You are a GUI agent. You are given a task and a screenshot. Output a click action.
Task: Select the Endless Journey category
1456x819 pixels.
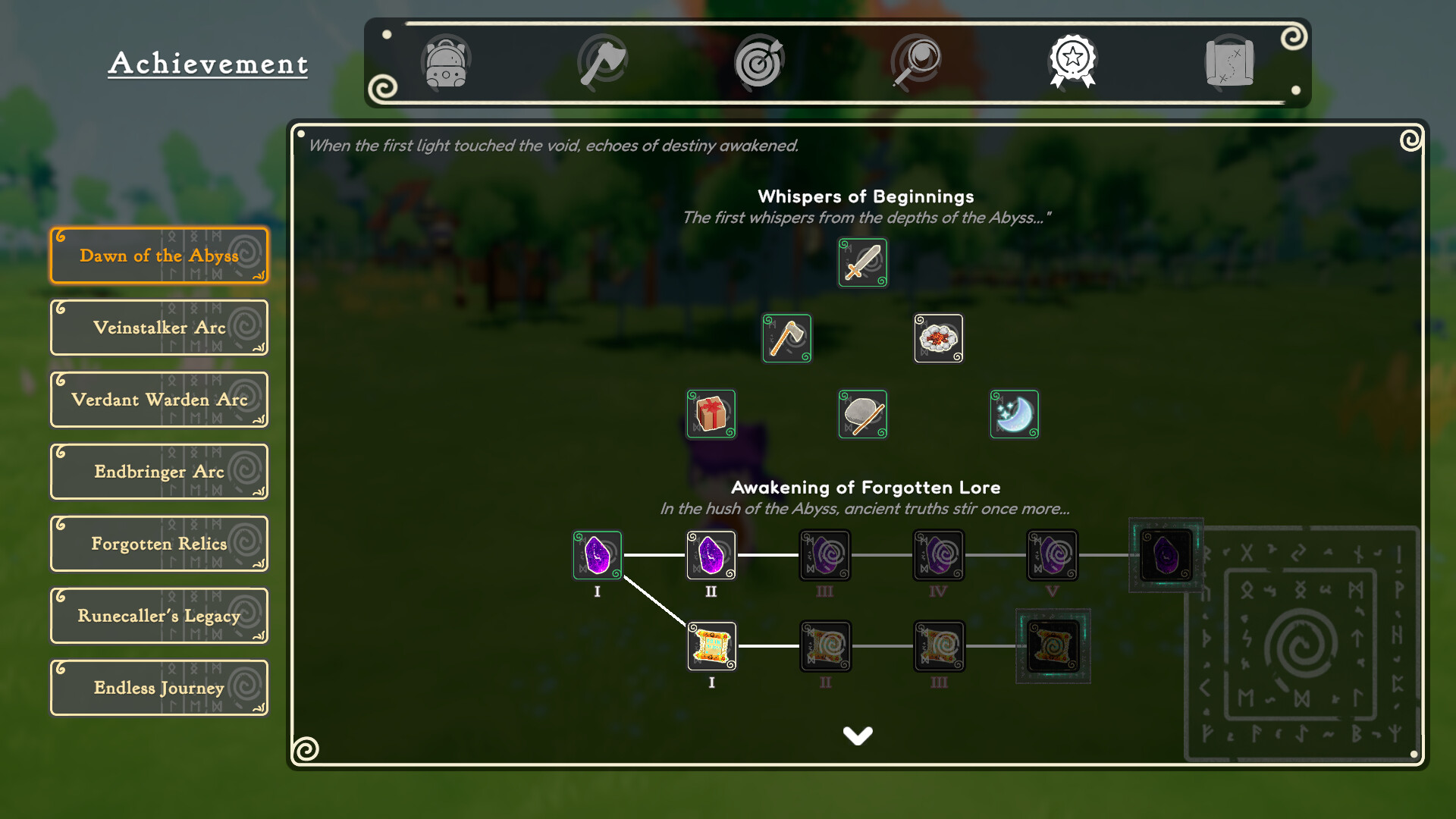tap(159, 687)
